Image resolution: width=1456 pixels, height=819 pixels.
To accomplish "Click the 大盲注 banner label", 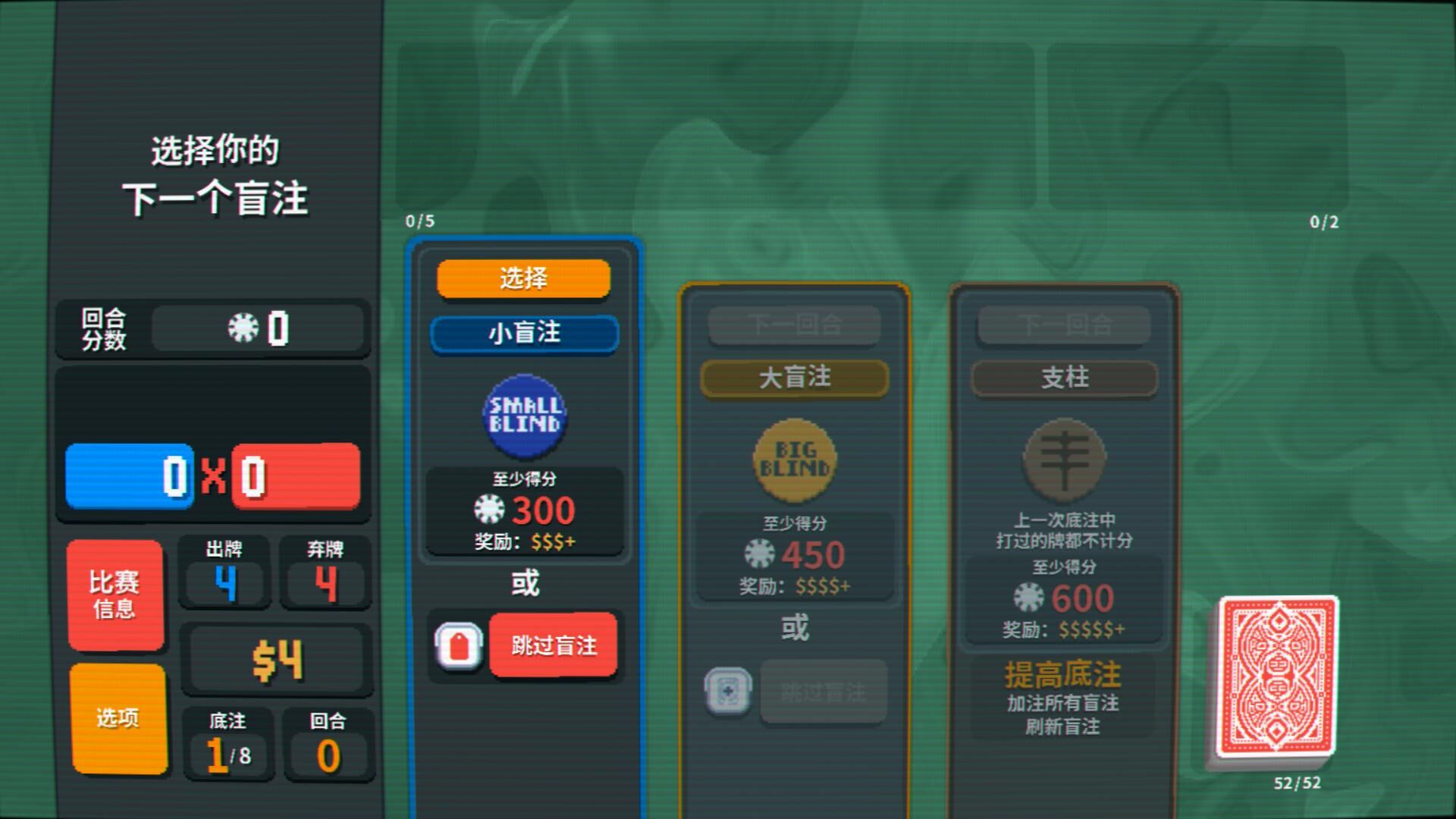I will pos(795,377).
